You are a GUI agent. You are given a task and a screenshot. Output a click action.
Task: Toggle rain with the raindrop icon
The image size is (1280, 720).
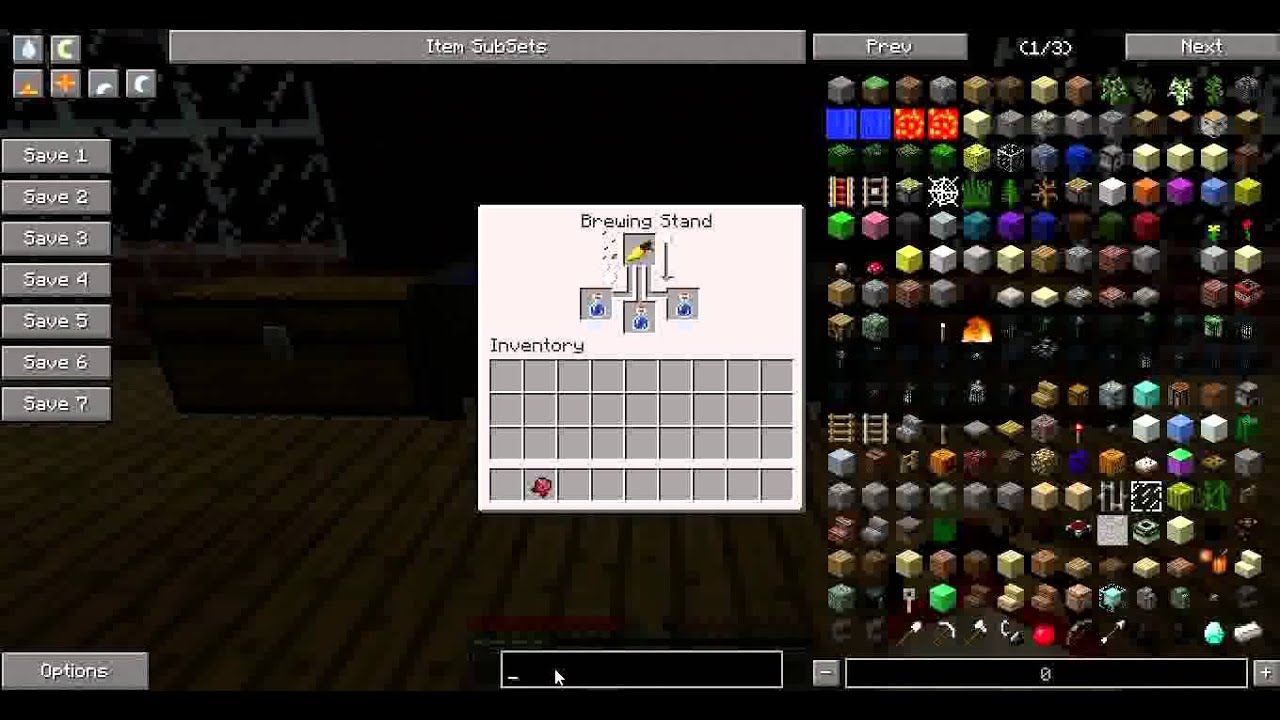[x=27, y=47]
